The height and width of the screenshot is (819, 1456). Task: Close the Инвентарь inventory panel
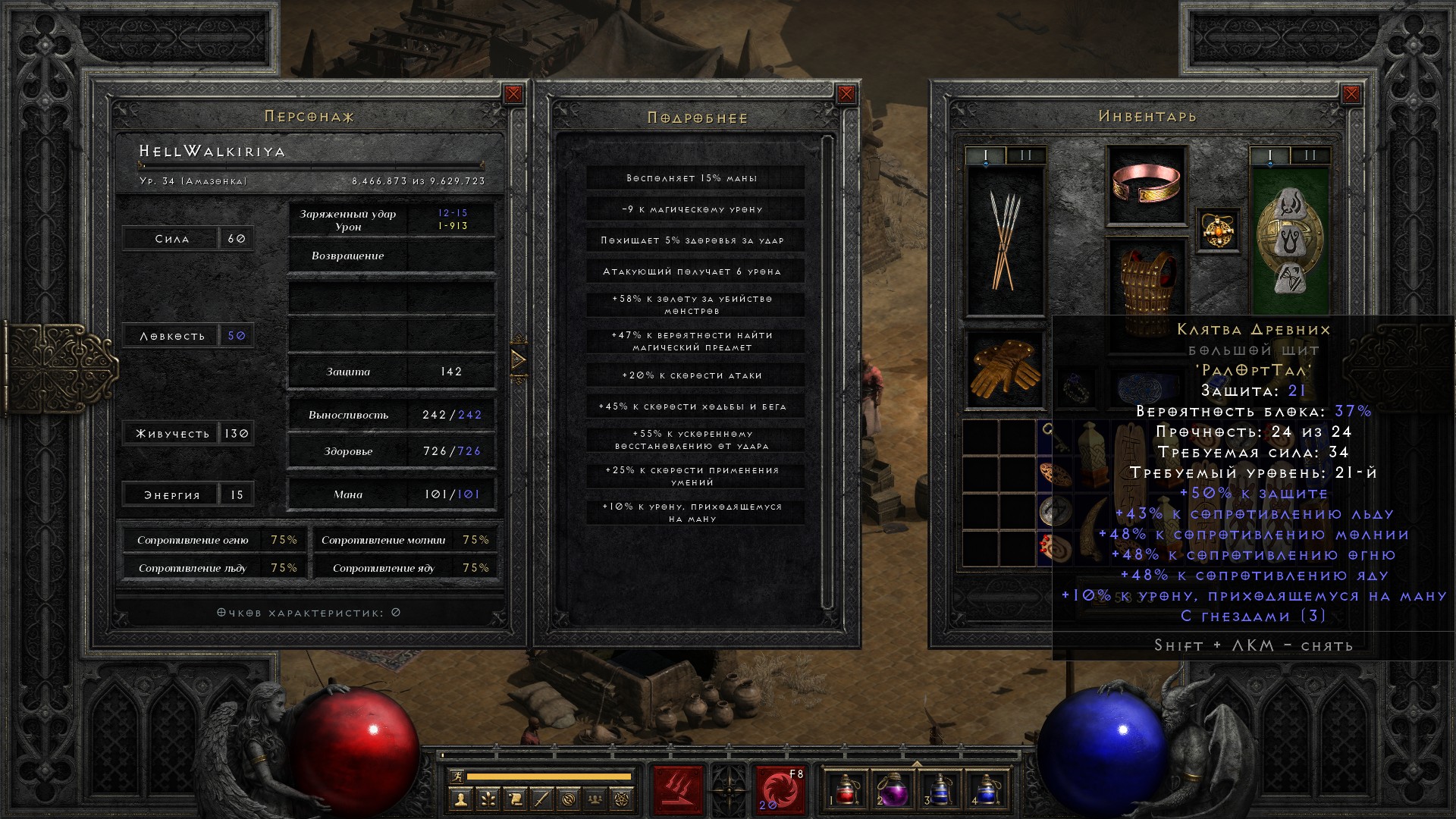(x=1351, y=94)
